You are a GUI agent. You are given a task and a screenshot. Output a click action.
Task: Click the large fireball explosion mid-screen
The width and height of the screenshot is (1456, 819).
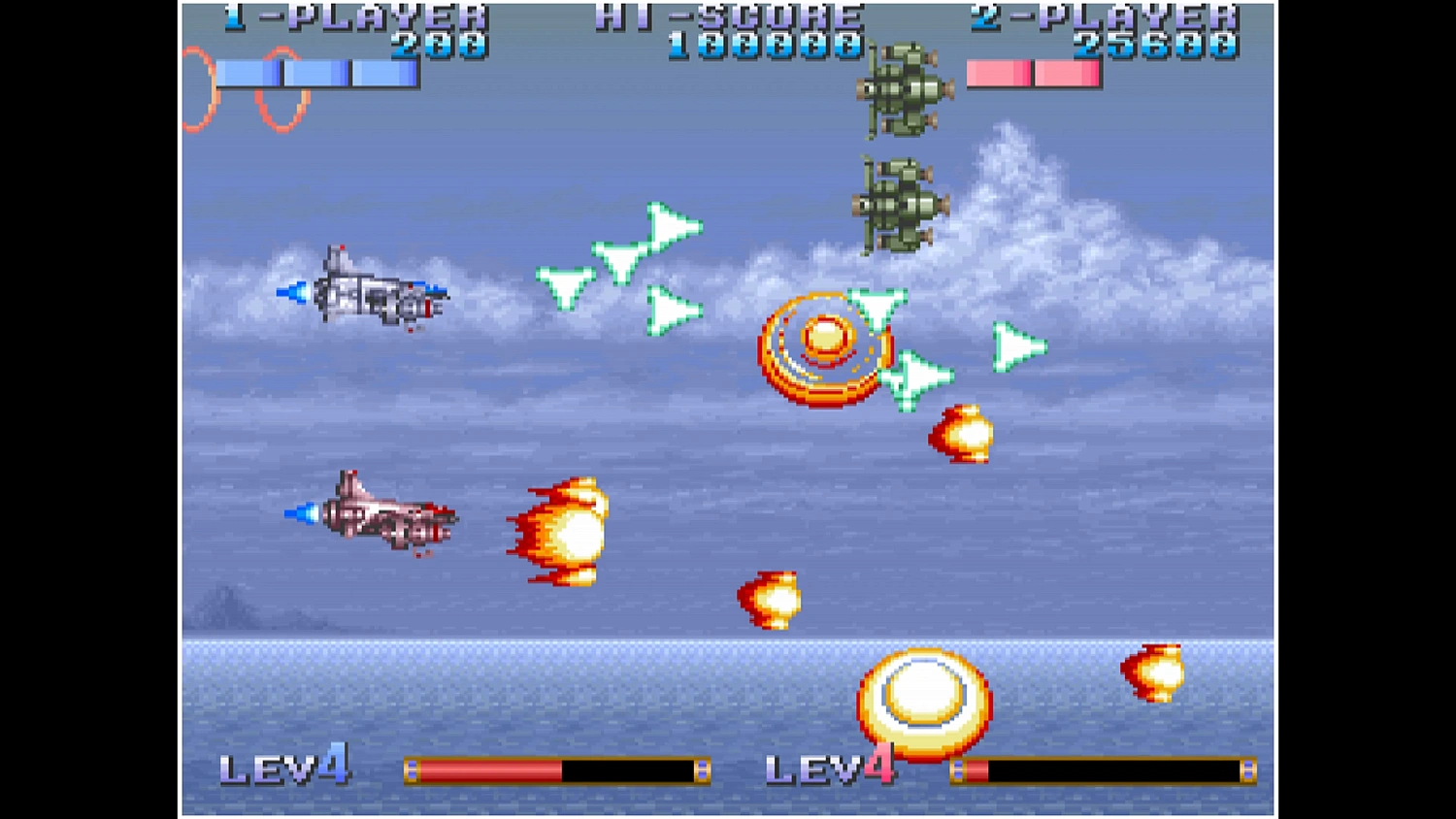point(563,529)
